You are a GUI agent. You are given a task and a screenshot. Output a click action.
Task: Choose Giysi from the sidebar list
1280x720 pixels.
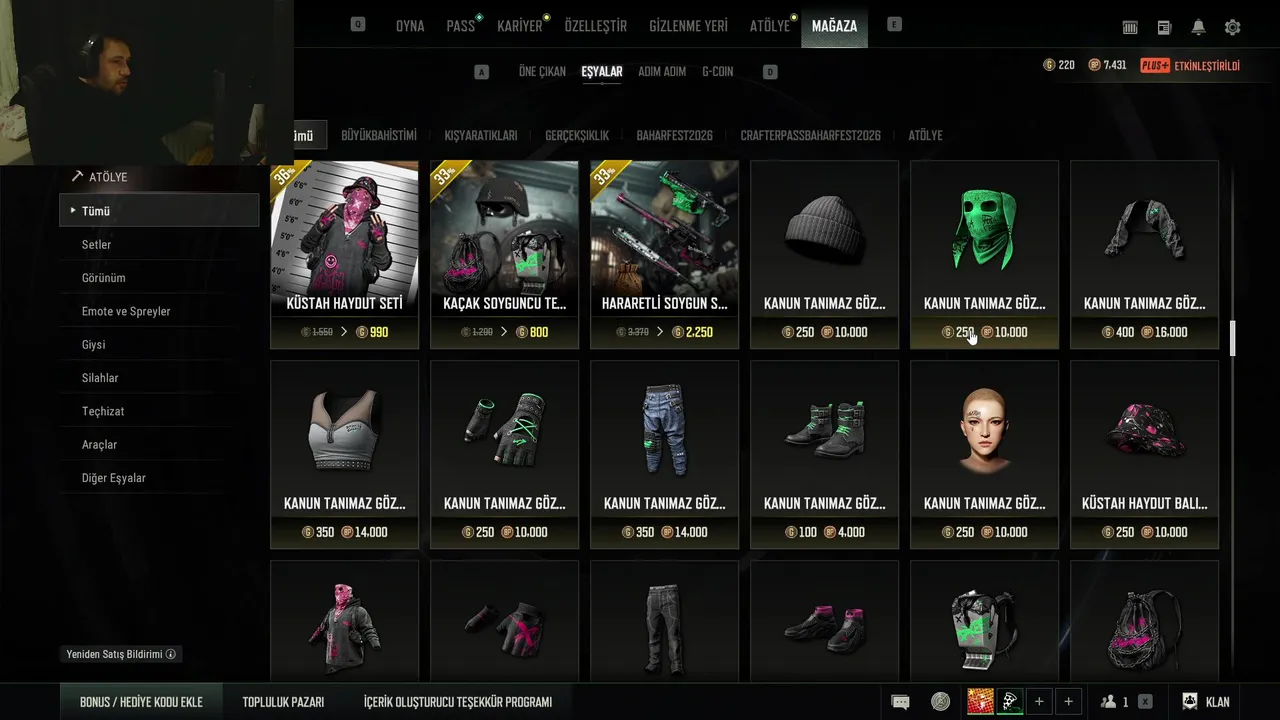click(x=93, y=345)
